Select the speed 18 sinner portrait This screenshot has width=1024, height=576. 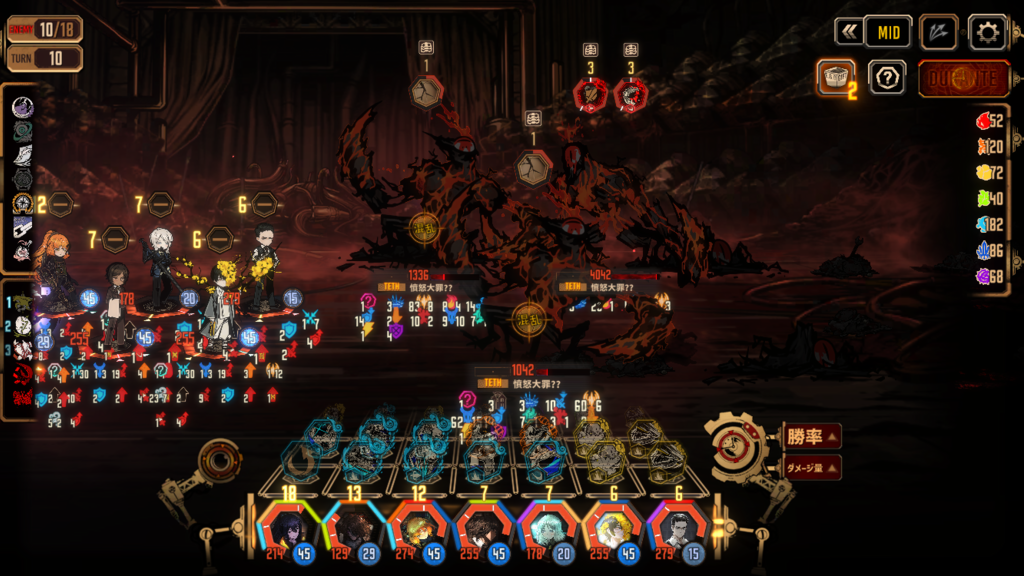288,525
